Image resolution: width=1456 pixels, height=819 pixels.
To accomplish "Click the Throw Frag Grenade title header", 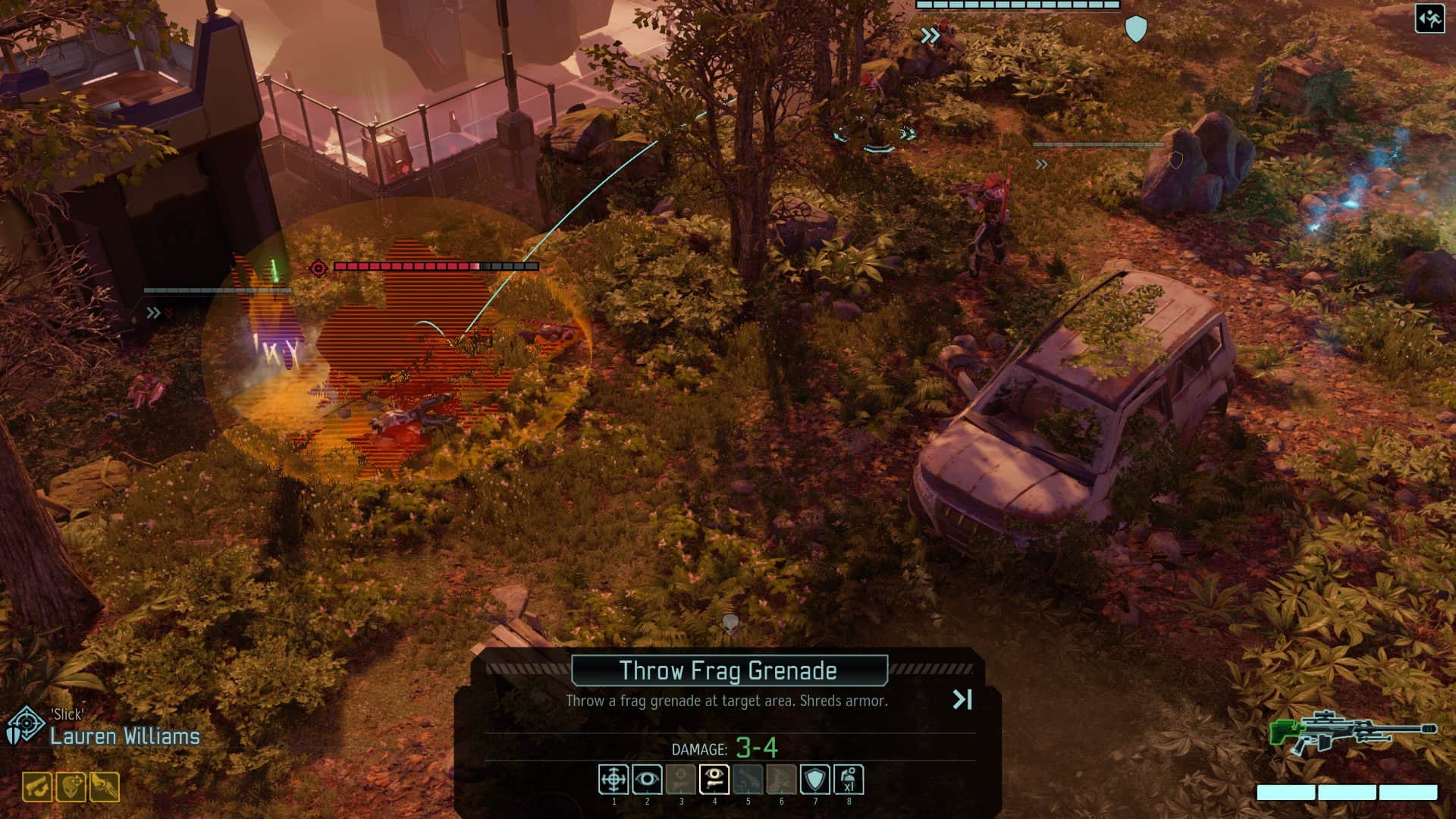I will tap(728, 670).
